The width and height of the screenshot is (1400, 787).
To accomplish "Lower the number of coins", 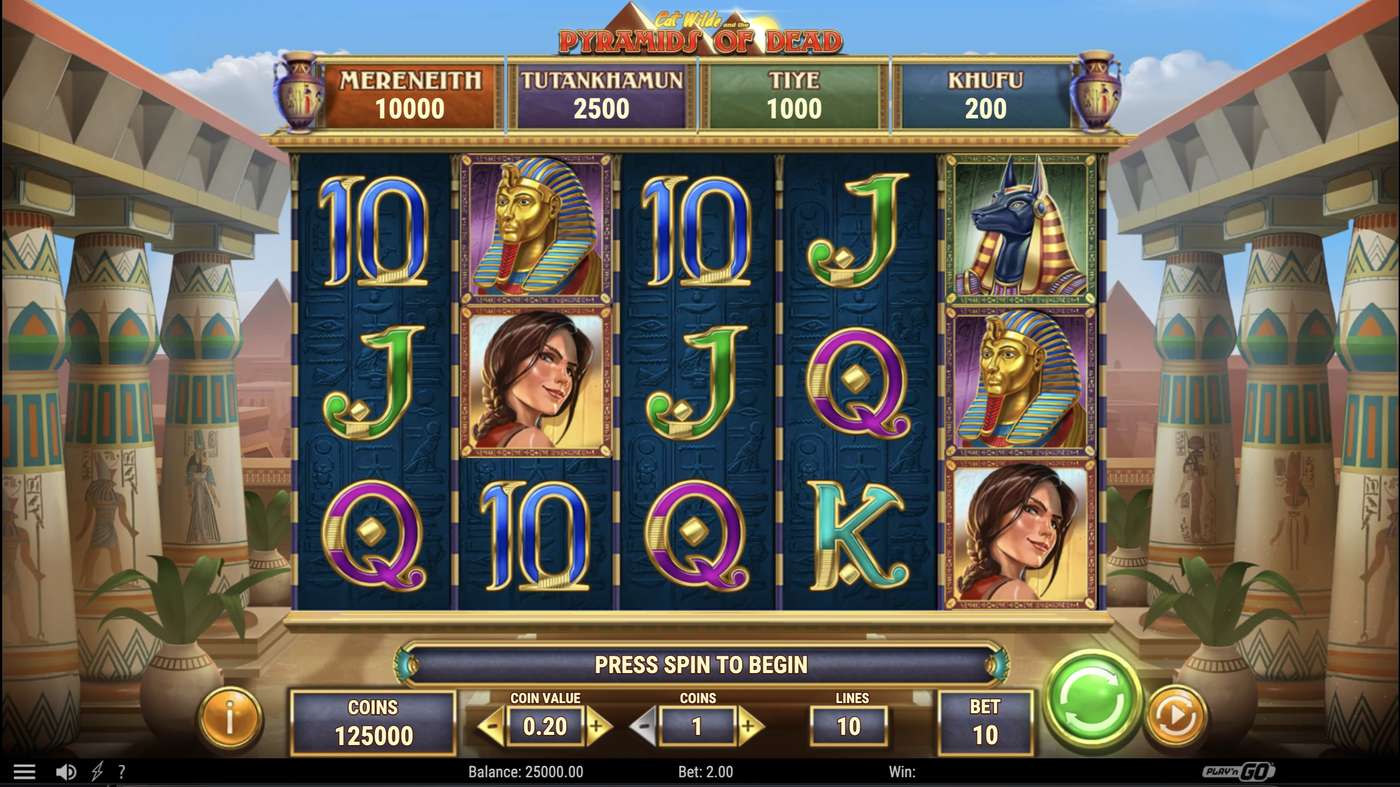I will pyautogui.click(x=644, y=725).
